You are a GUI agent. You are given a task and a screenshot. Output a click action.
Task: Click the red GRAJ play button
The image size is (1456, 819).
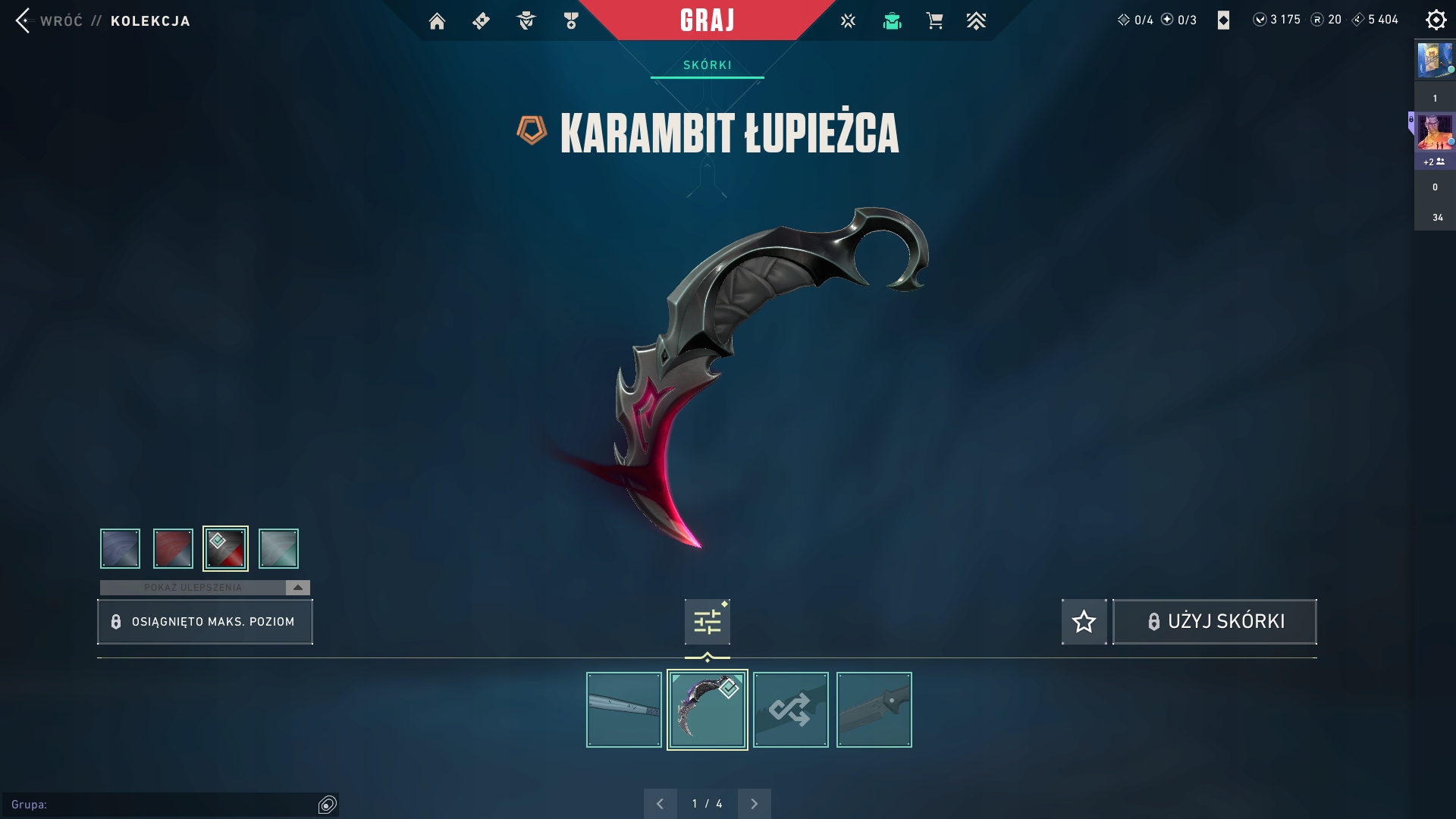click(x=707, y=20)
